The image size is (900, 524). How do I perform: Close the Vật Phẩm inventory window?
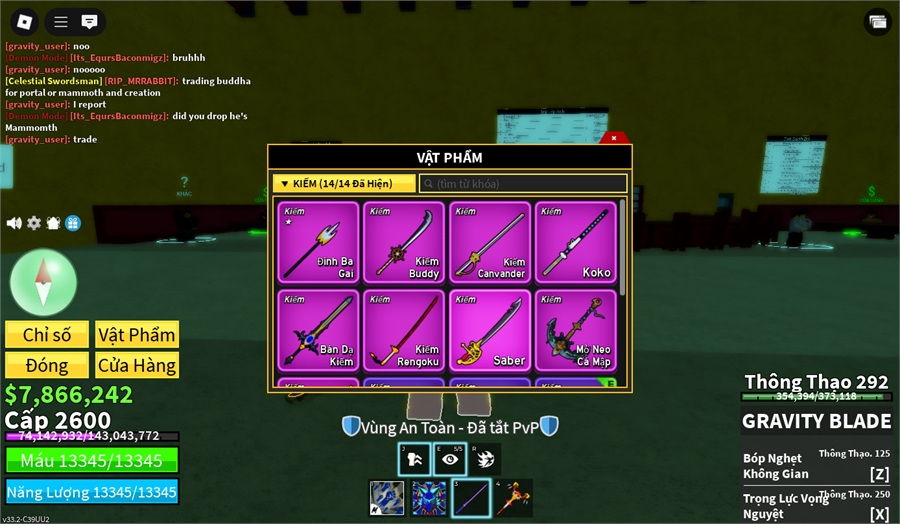[615, 138]
